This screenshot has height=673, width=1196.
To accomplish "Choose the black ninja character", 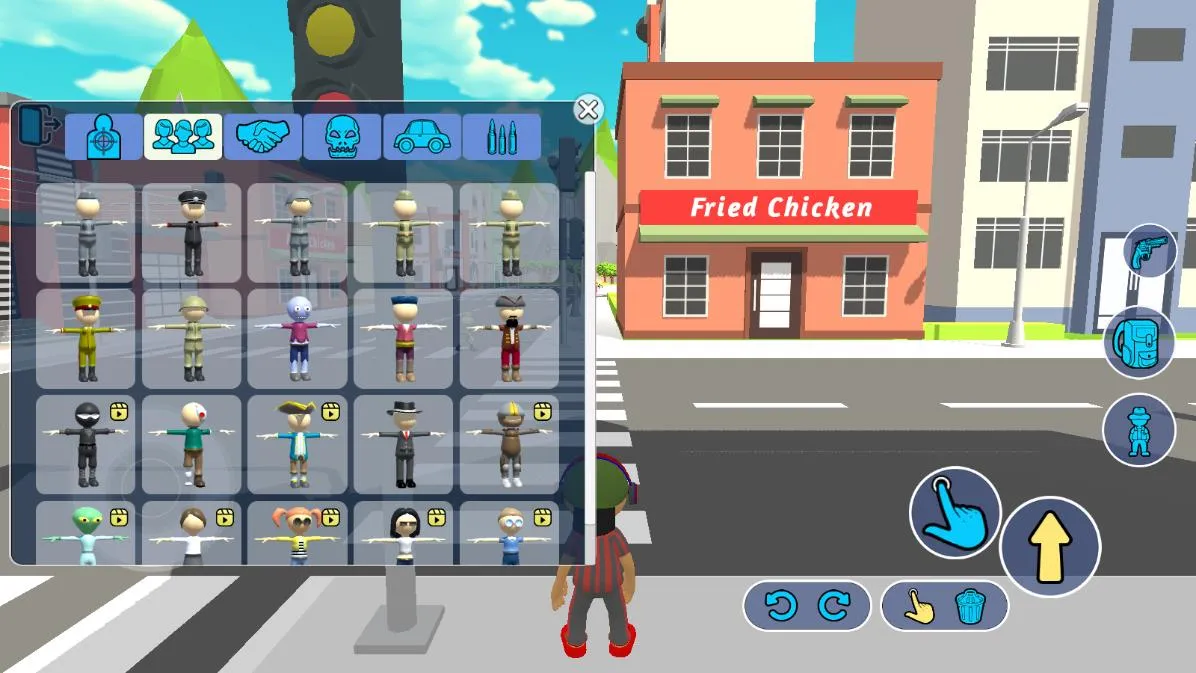I will pyautogui.click(x=86, y=445).
